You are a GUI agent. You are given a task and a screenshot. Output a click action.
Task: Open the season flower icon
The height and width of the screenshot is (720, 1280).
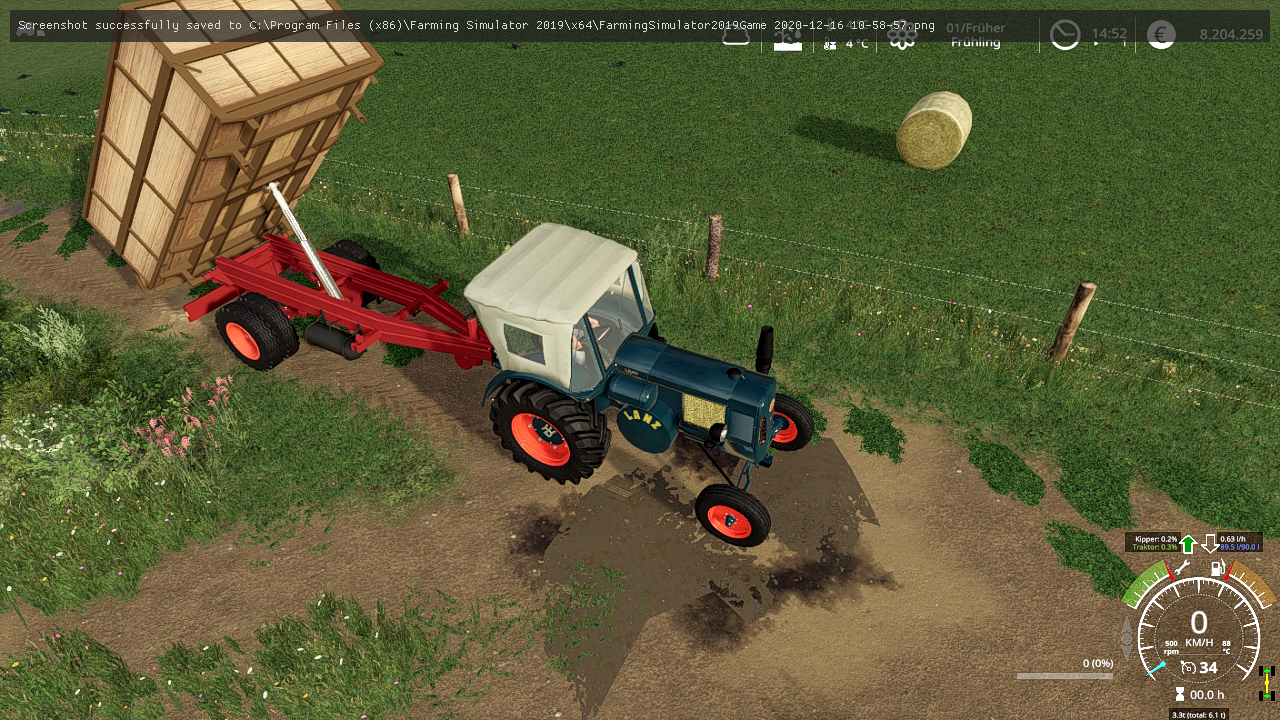coord(902,37)
